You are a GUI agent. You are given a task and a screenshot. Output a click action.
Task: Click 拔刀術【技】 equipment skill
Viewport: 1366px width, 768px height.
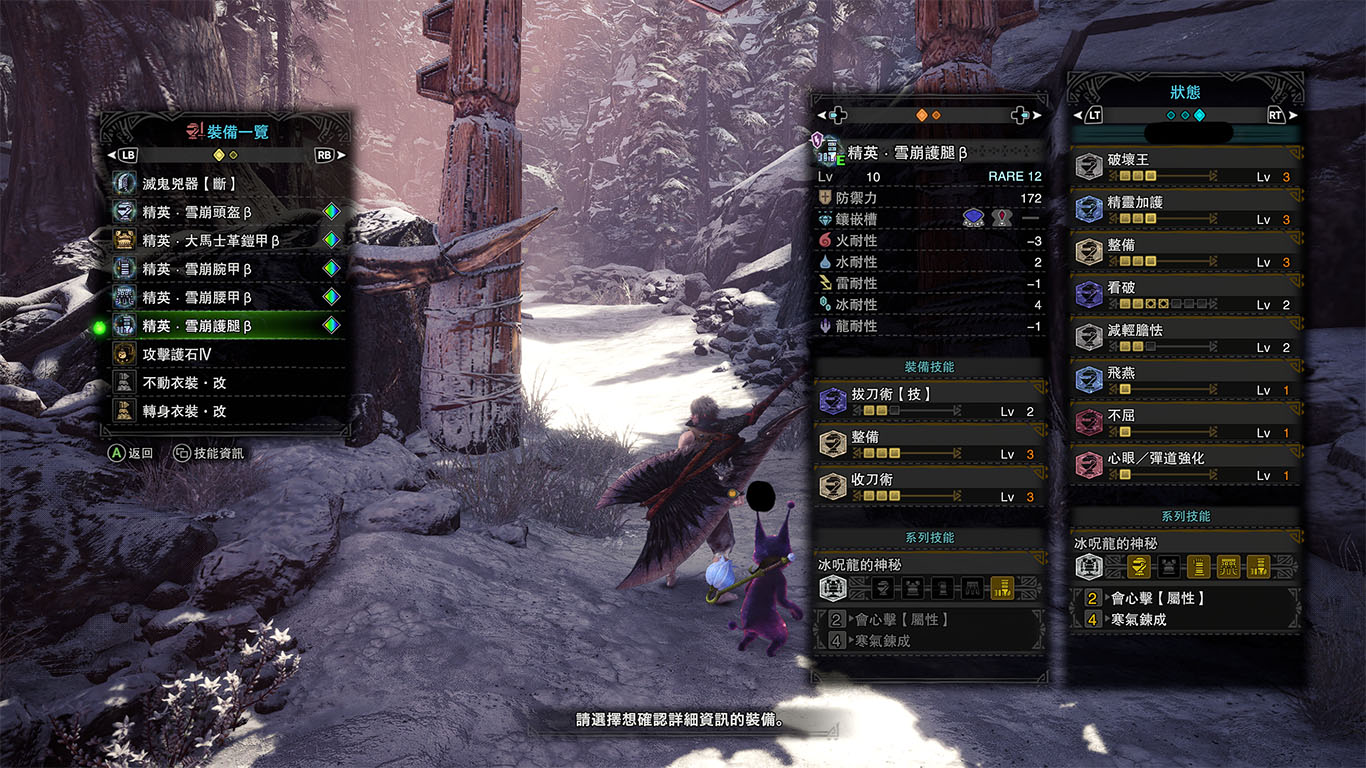929,402
